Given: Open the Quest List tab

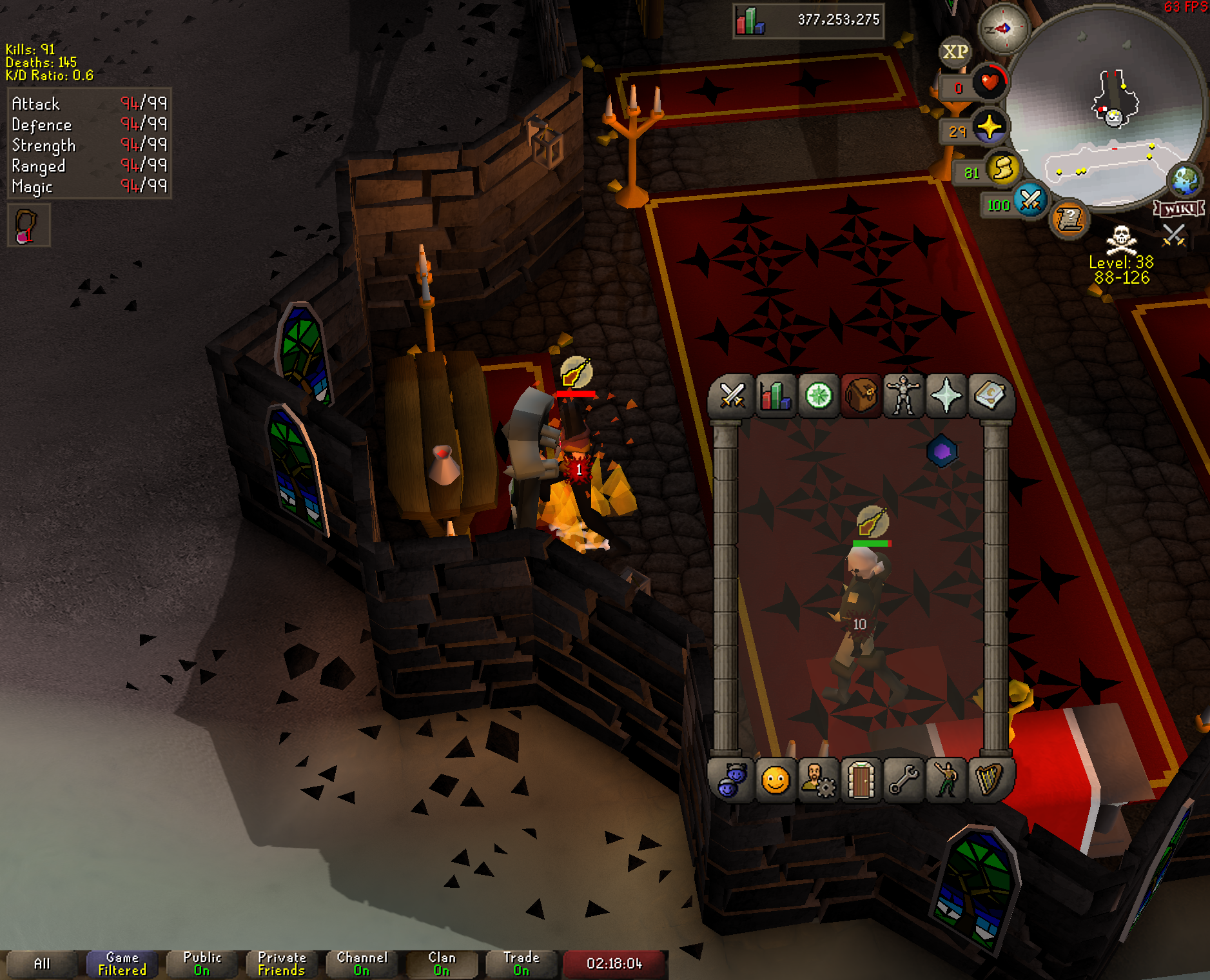Looking at the screenshot, I should point(819,396).
